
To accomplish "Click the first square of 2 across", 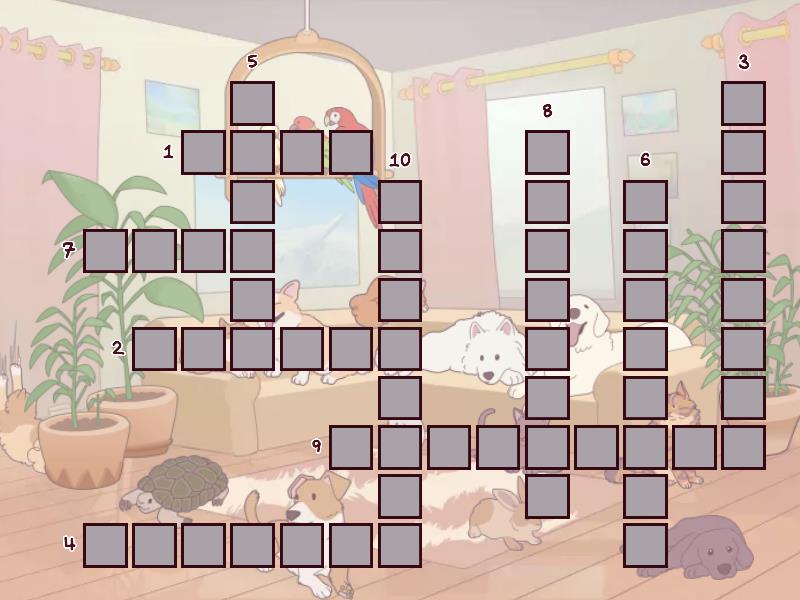I will coord(154,348).
